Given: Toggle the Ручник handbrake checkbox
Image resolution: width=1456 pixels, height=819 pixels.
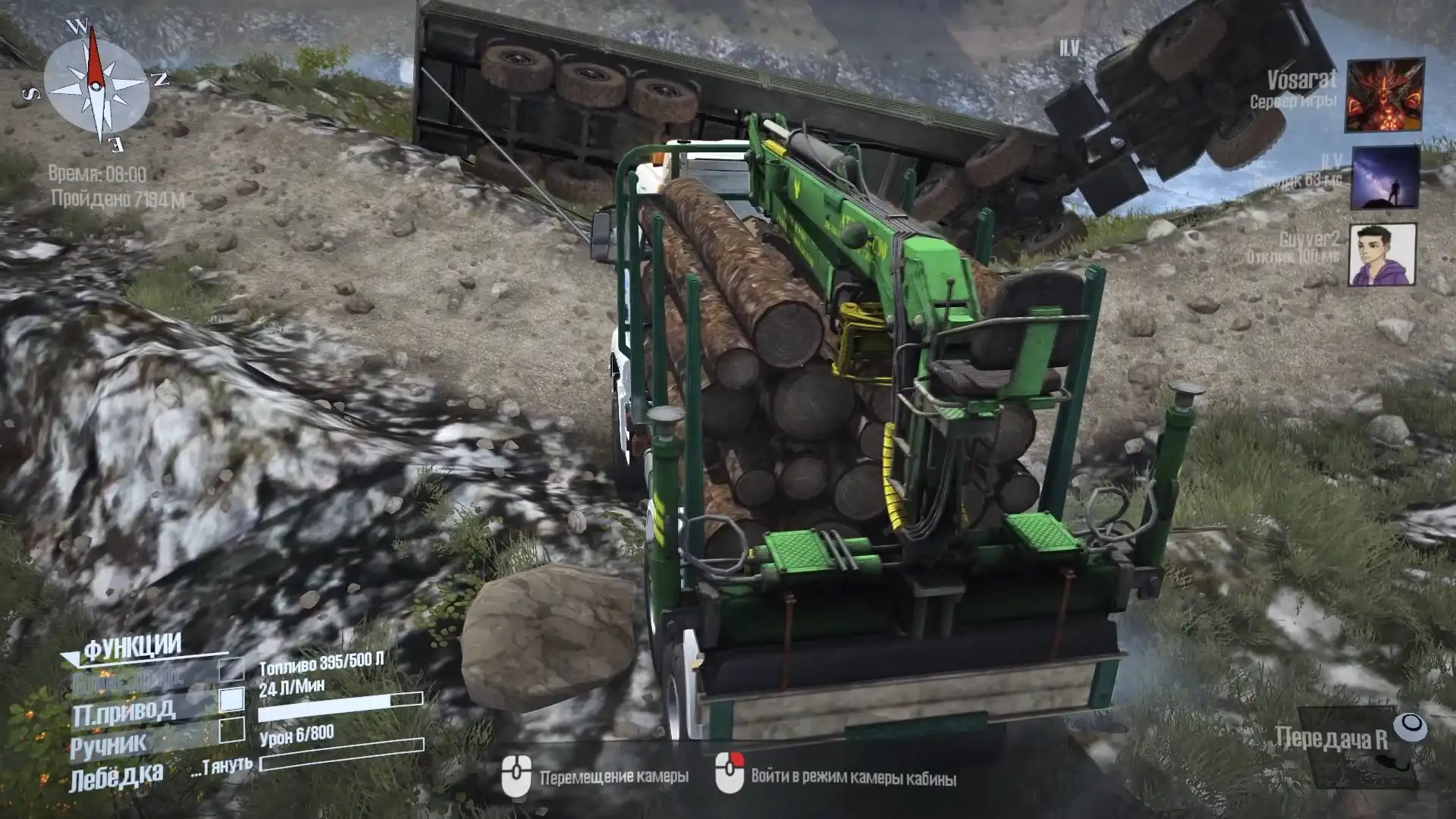Looking at the screenshot, I should click(x=231, y=730).
